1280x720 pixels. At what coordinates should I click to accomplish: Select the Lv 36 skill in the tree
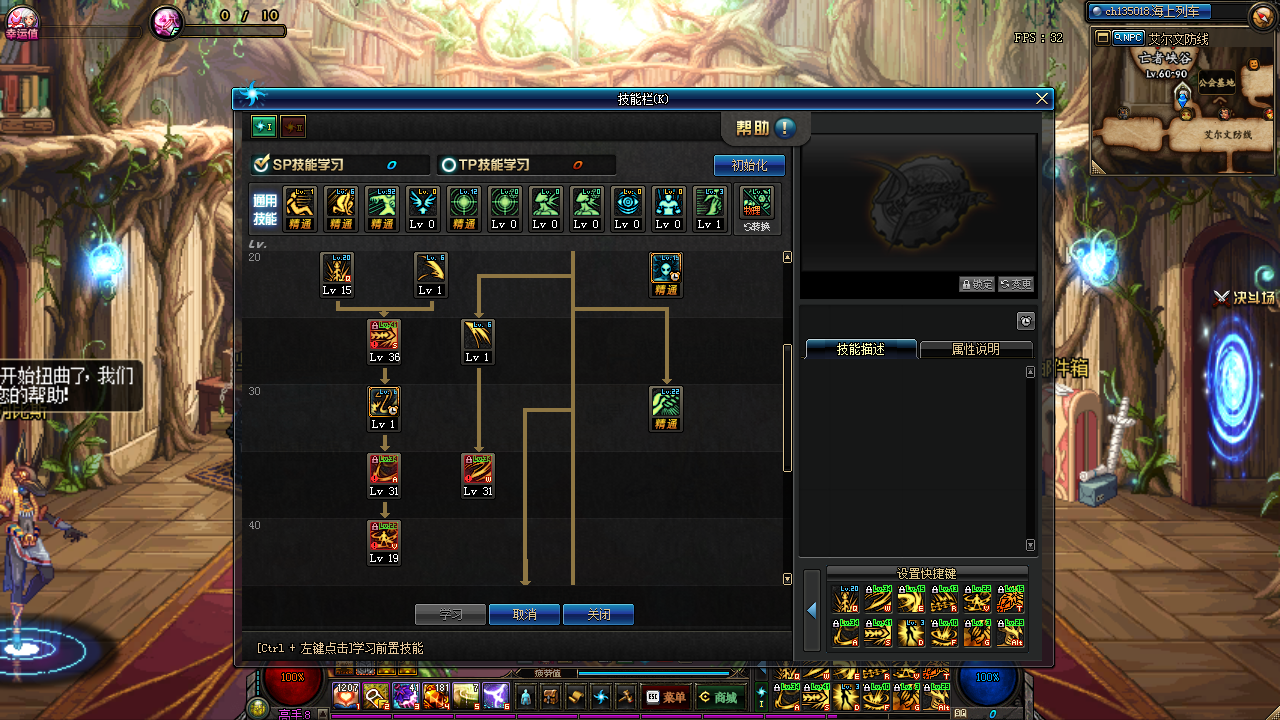click(384, 341)
